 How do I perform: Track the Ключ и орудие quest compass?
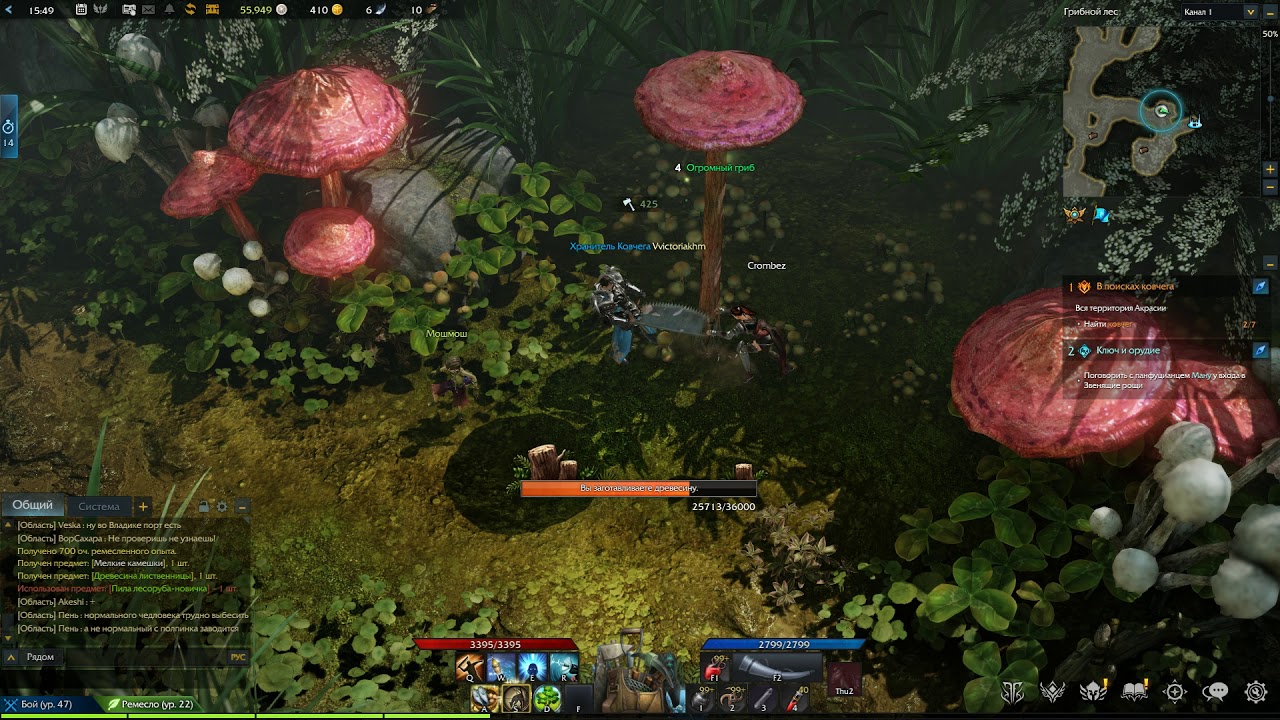point(1261,351)
